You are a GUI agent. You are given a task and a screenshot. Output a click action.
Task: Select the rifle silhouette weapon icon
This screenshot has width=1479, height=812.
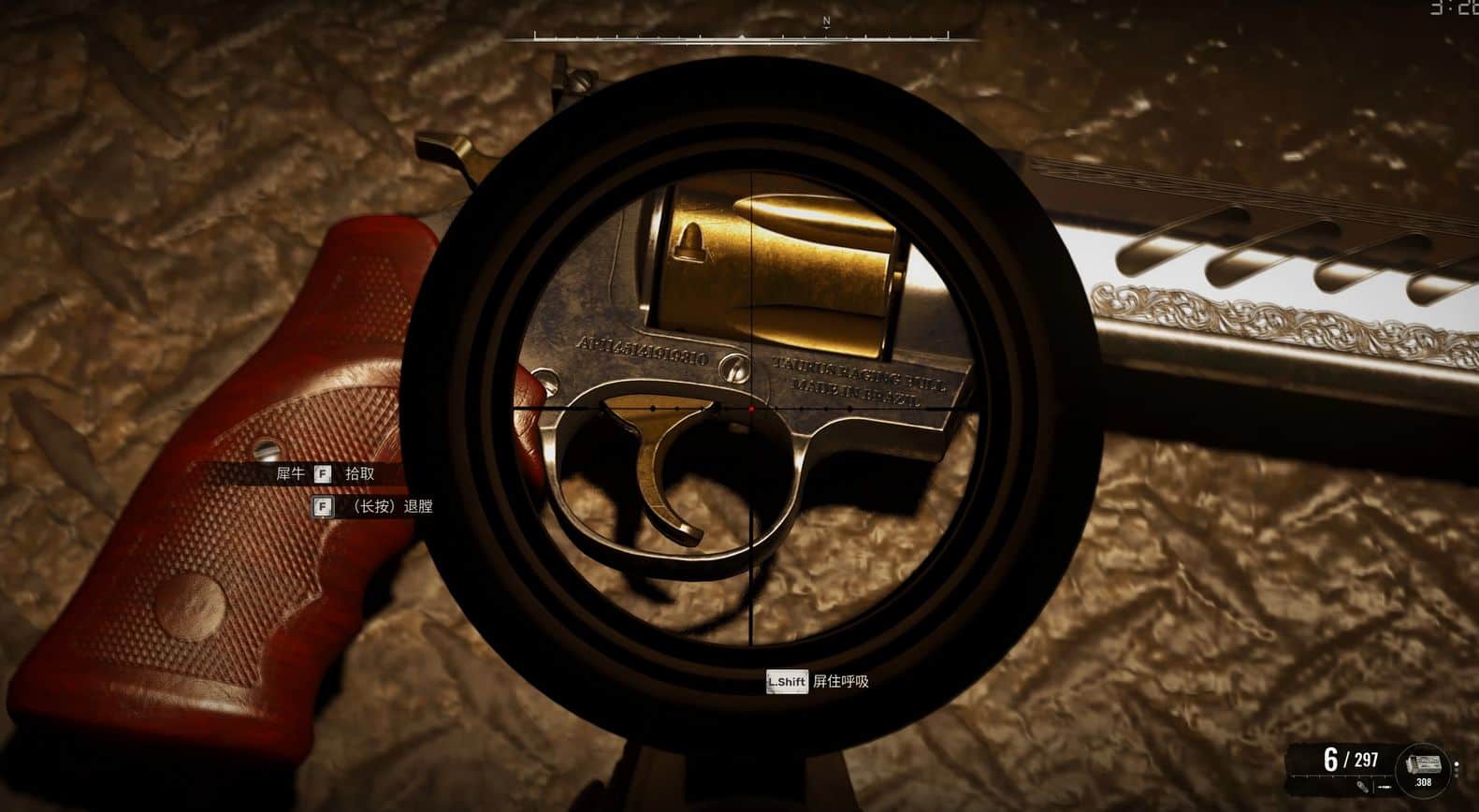(x=1385, y=788)
